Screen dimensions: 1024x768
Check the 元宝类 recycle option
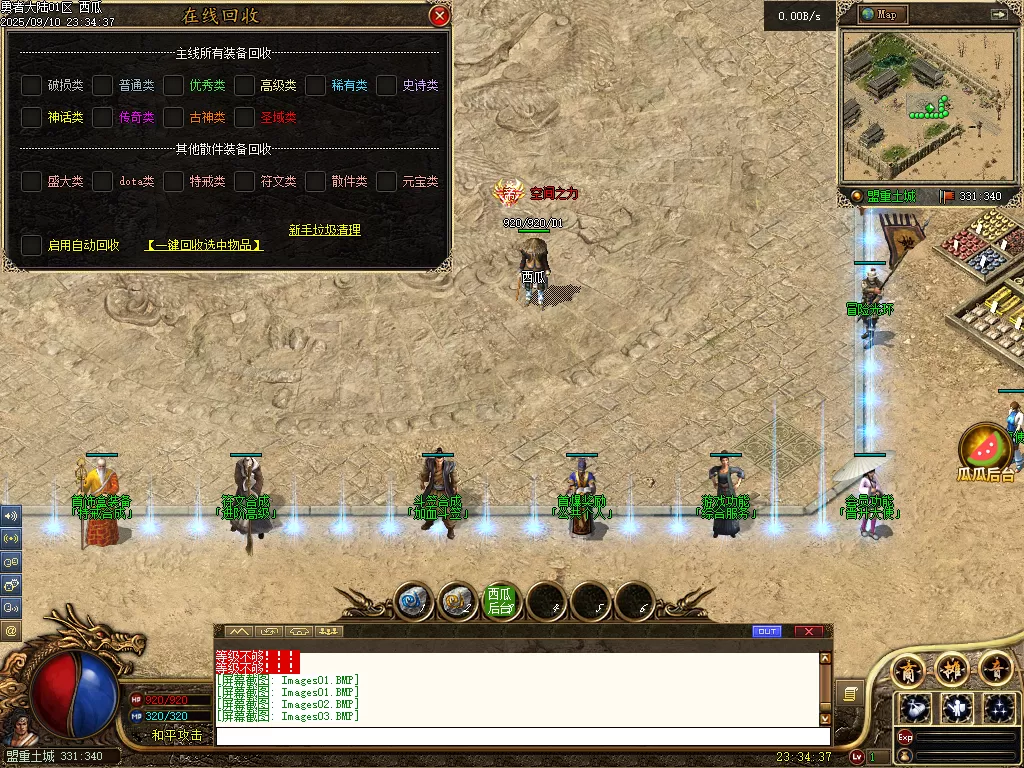[x=387, y=182]
